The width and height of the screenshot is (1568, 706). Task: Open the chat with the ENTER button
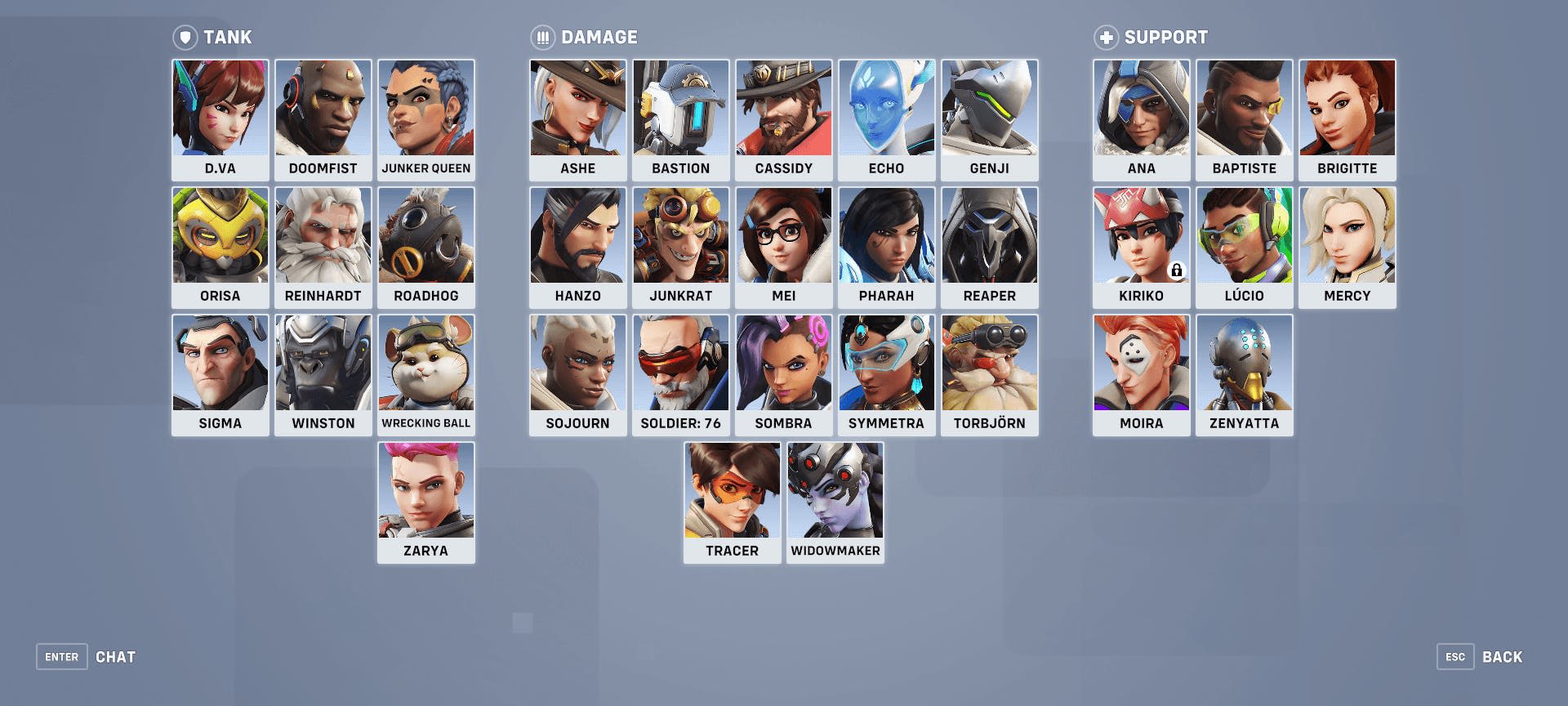[x=61, y=656]
